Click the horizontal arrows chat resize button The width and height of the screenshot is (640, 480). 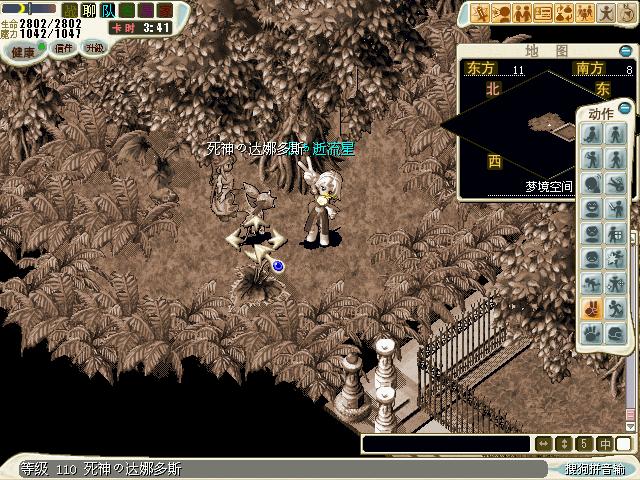[544, 443]
